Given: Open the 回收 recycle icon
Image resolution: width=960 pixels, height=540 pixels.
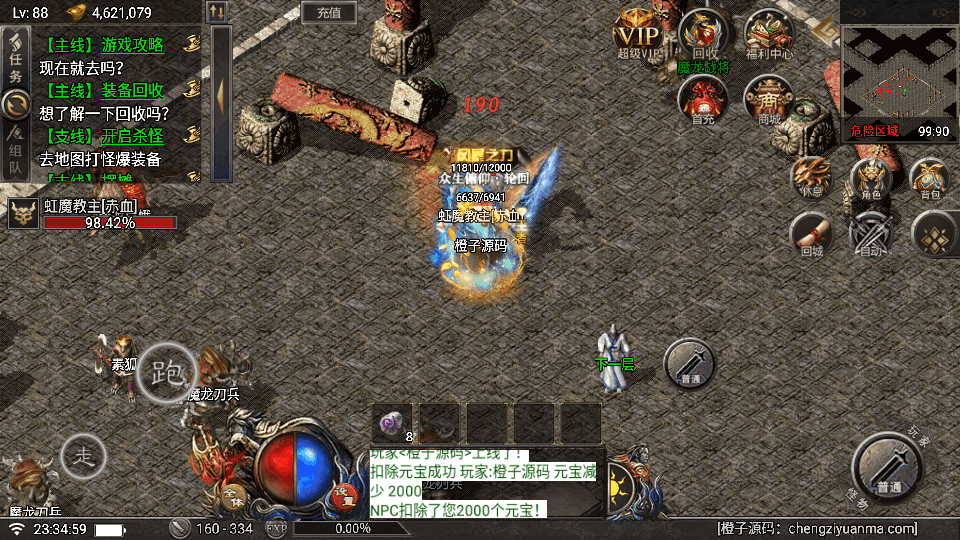Looking at the screenshot, I should [x=704, y=34].
